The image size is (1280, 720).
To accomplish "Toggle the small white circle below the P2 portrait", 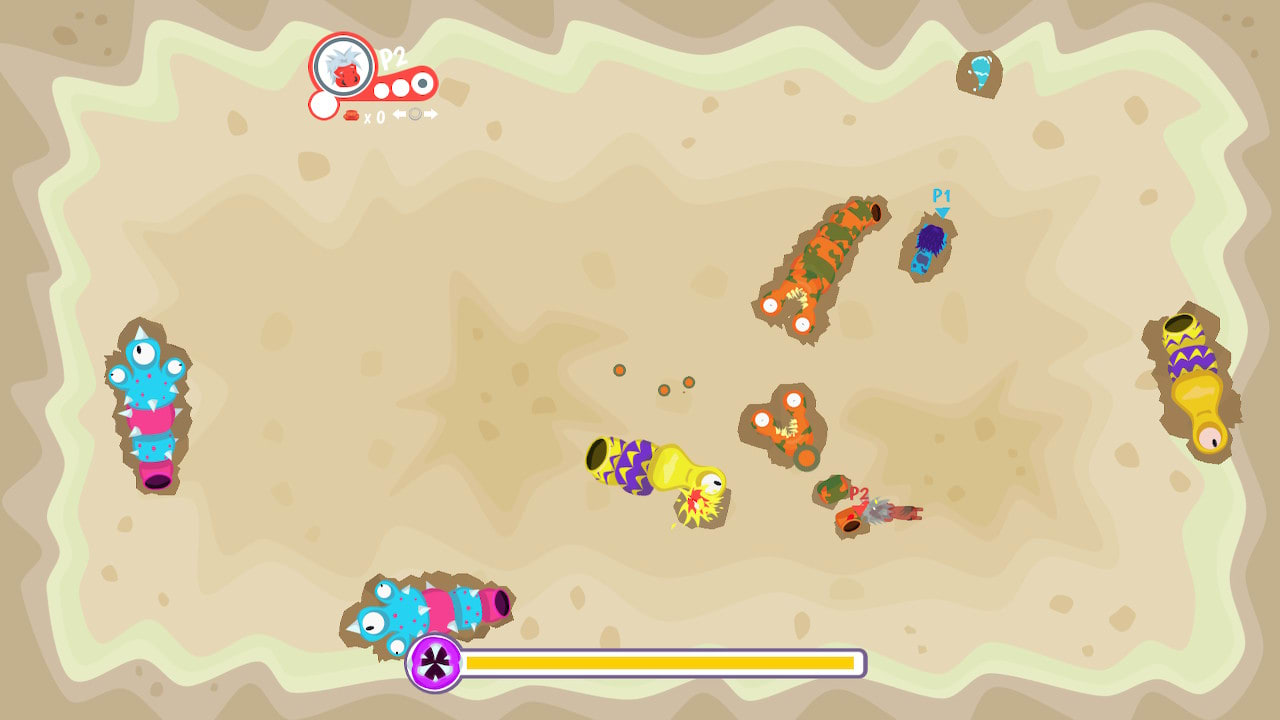I will click(x=323, y=105).
